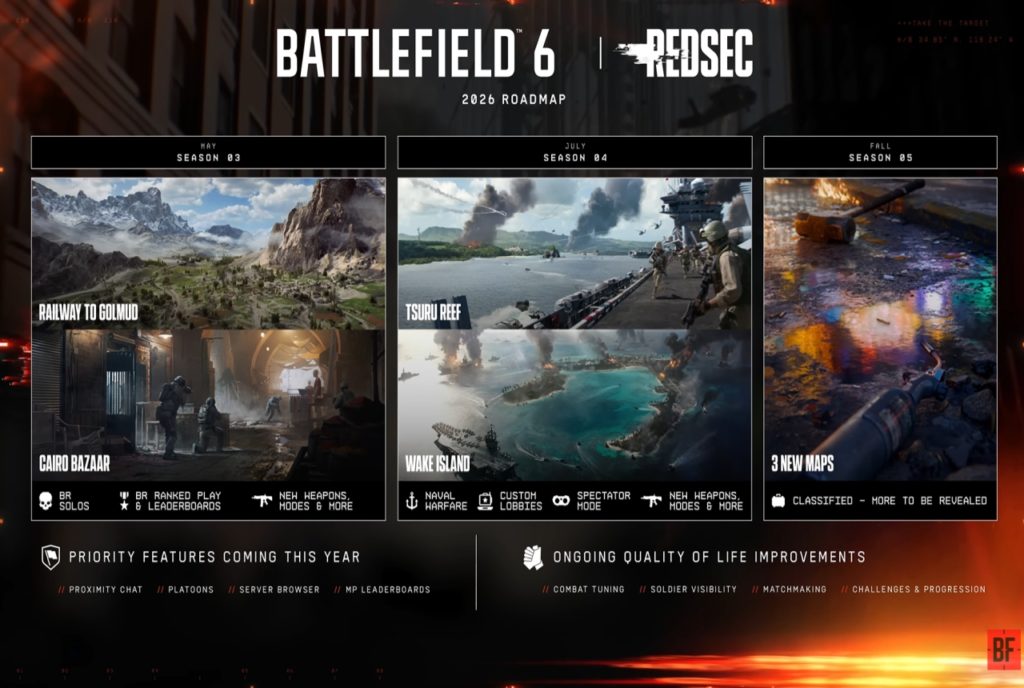
Task: Choose the MP Leaderboards feature
Action: pyautogui.click(x=384, y=590)
